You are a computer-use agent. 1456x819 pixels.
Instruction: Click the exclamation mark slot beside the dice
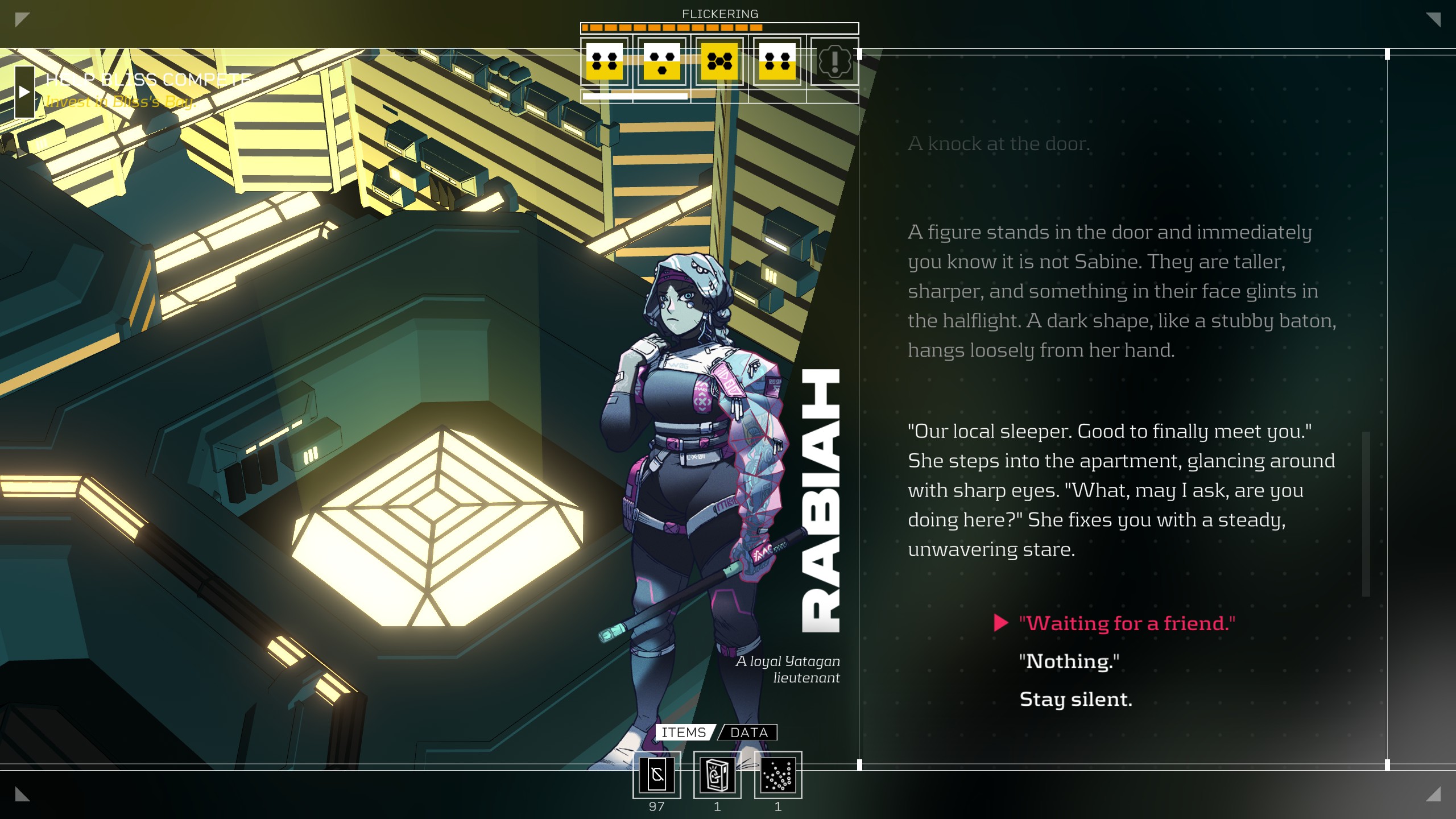click(834, 61)
